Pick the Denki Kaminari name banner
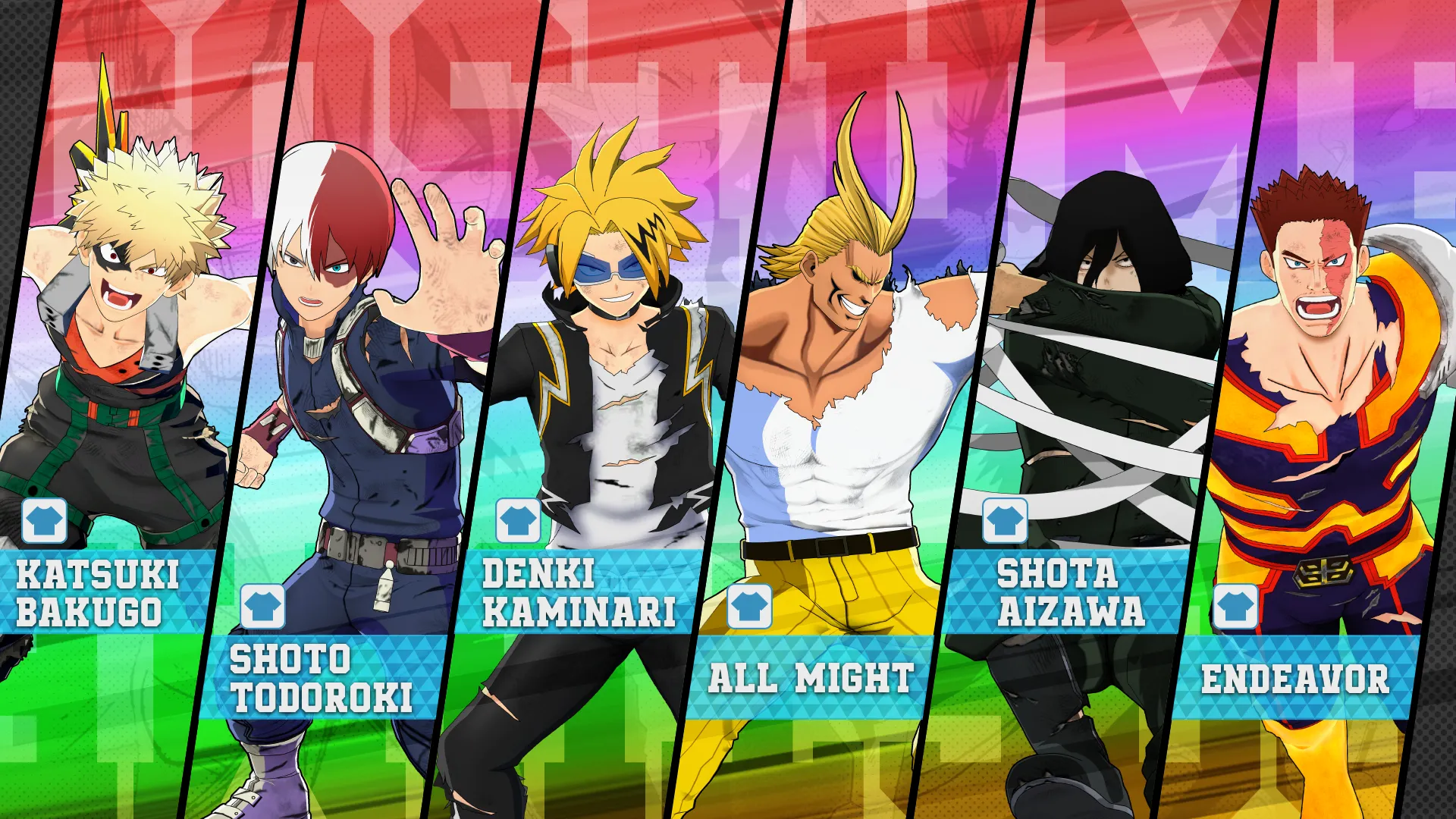The width and height of the screenshot is (1456, 819). coord(578,593)
